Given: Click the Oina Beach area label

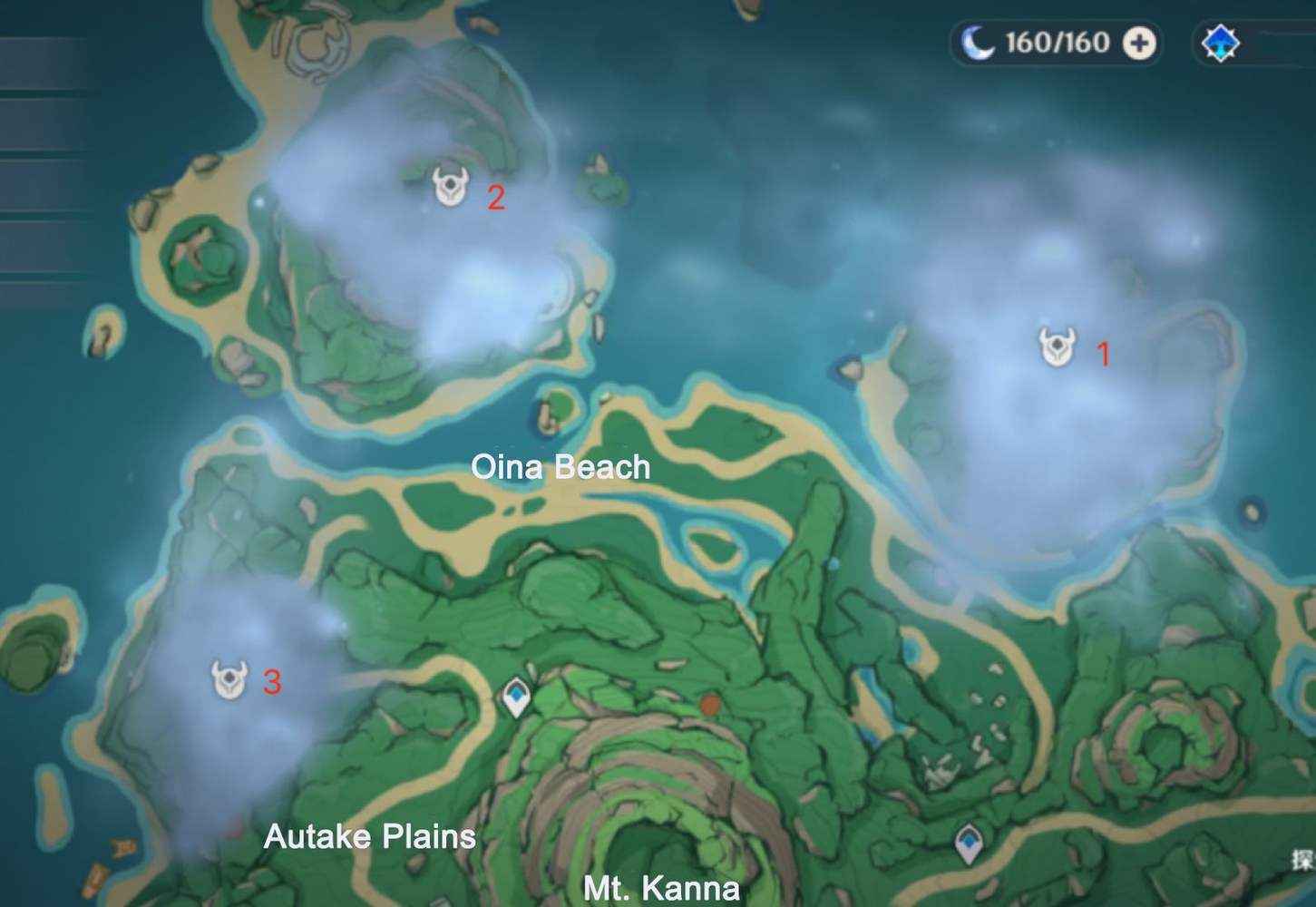Looking at the screenshot, I should point(560,468).
